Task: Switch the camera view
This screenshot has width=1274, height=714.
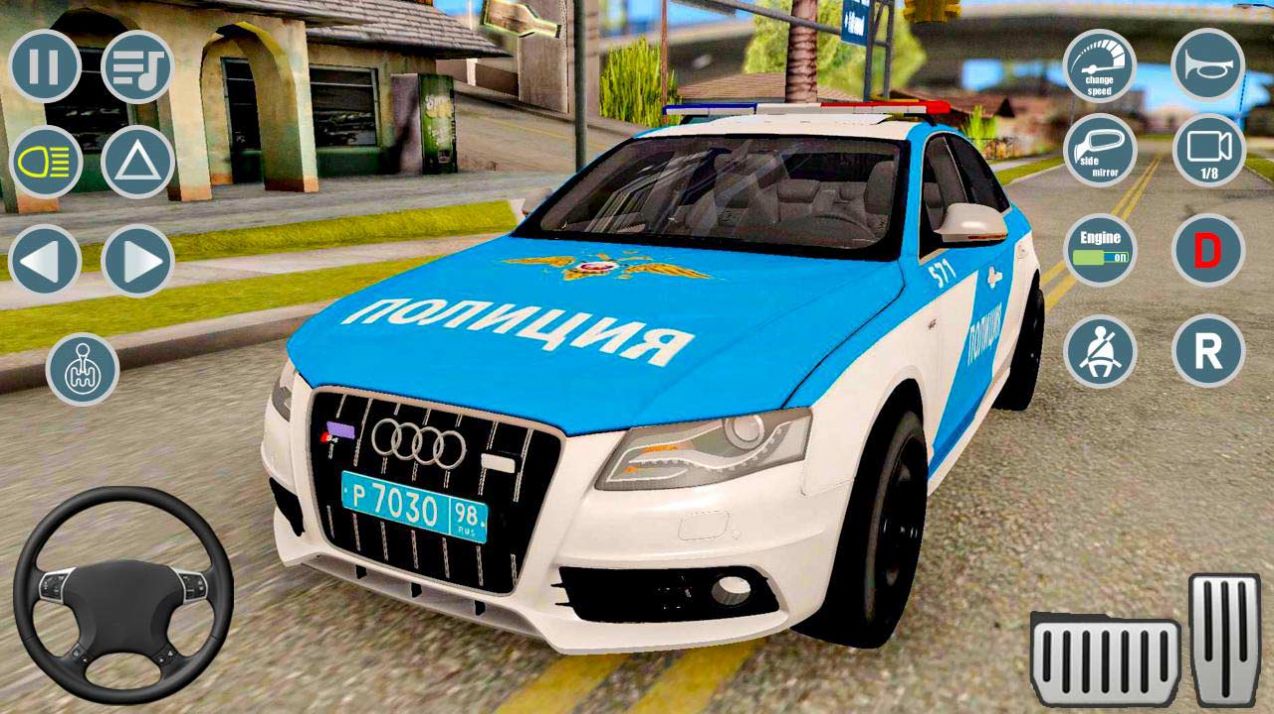Action: point(1208,150)
